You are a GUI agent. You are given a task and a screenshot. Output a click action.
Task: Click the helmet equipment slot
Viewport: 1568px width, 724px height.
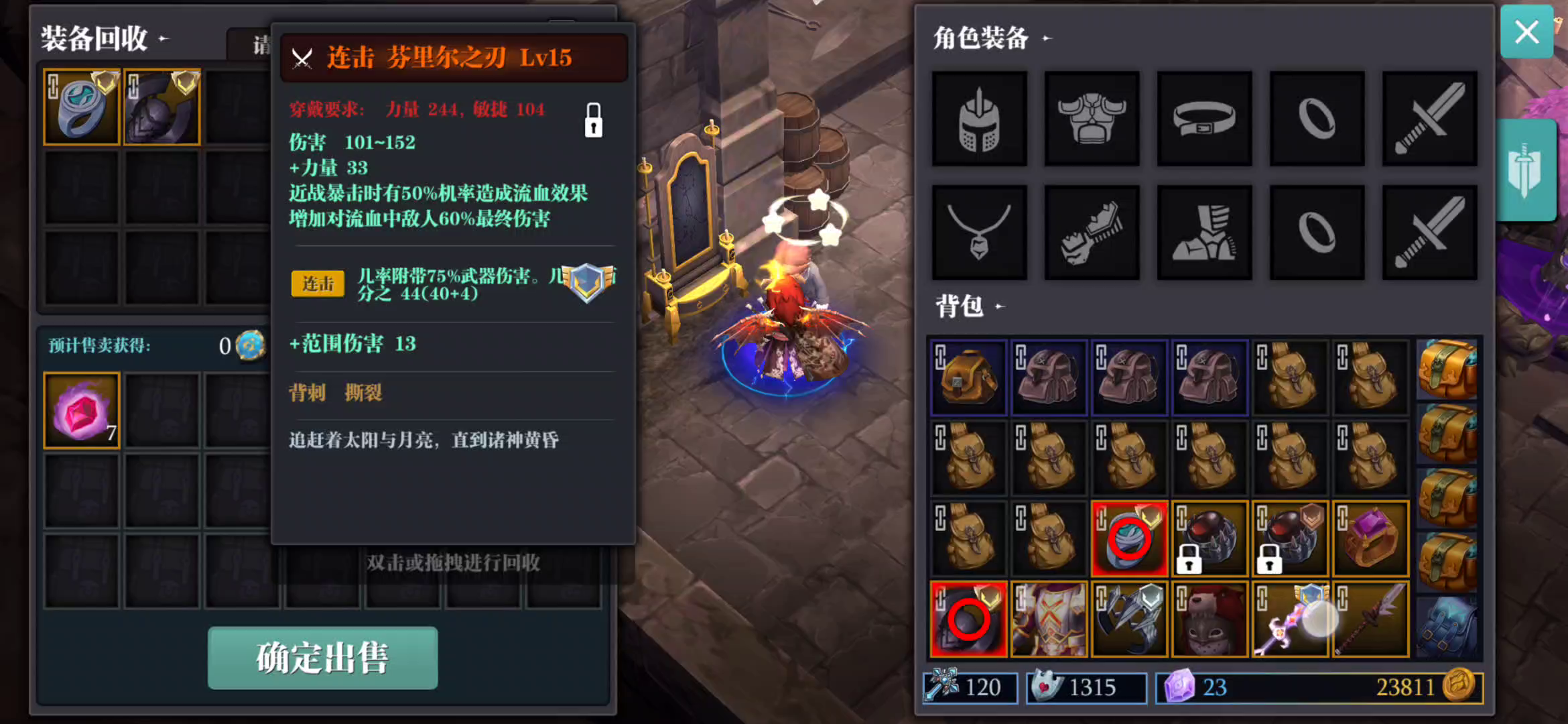point(979,119)
